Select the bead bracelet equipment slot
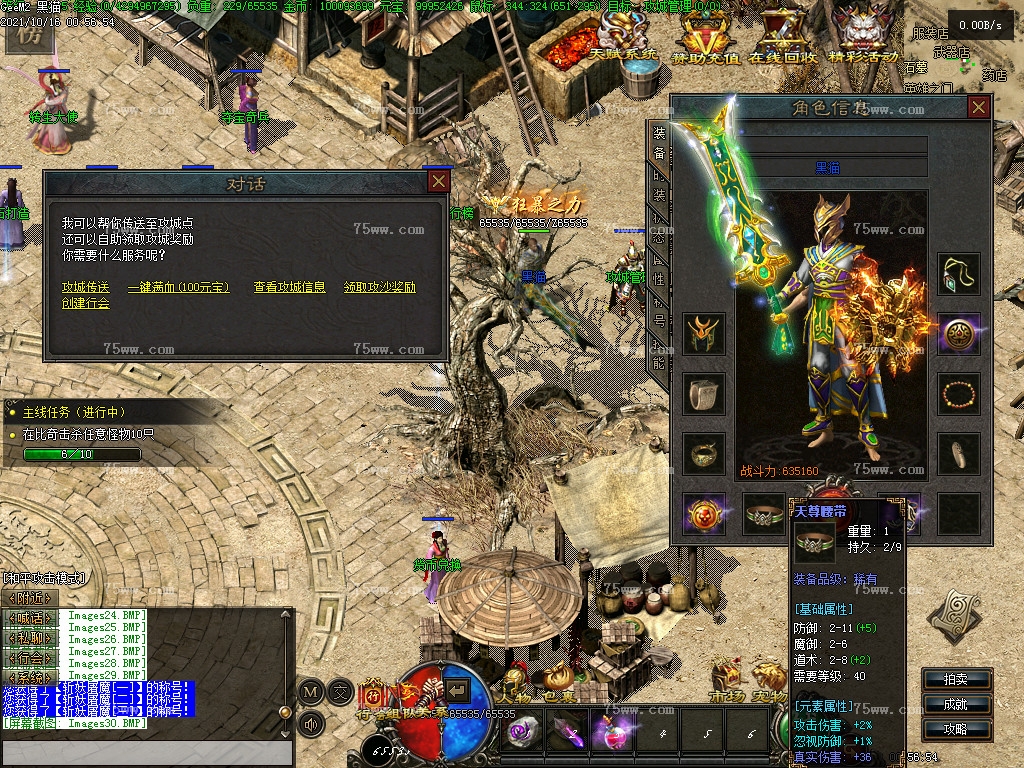Viewport: 1024px width, 768px height. pos(959,393)
